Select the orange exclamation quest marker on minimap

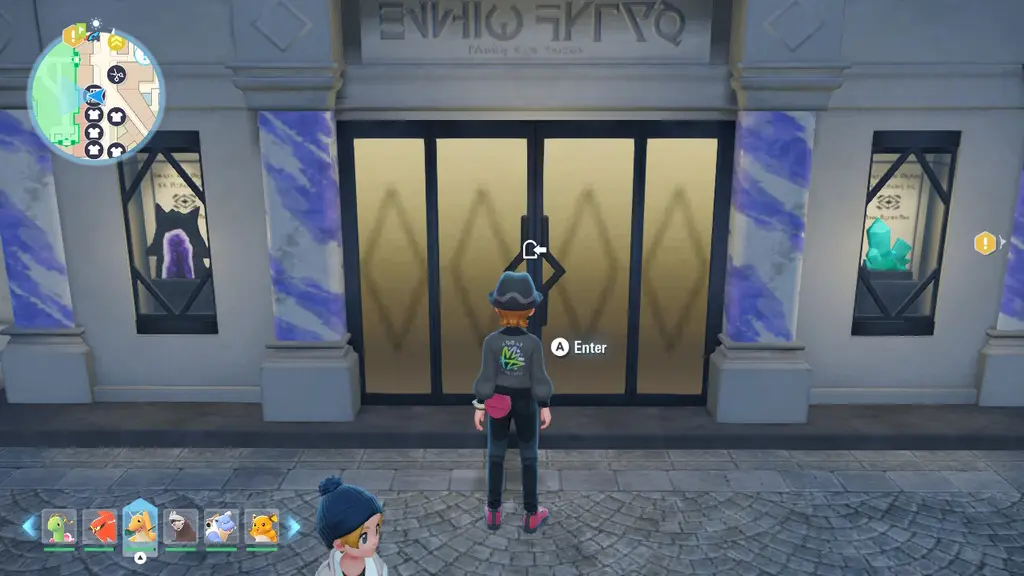coord(73,35)
